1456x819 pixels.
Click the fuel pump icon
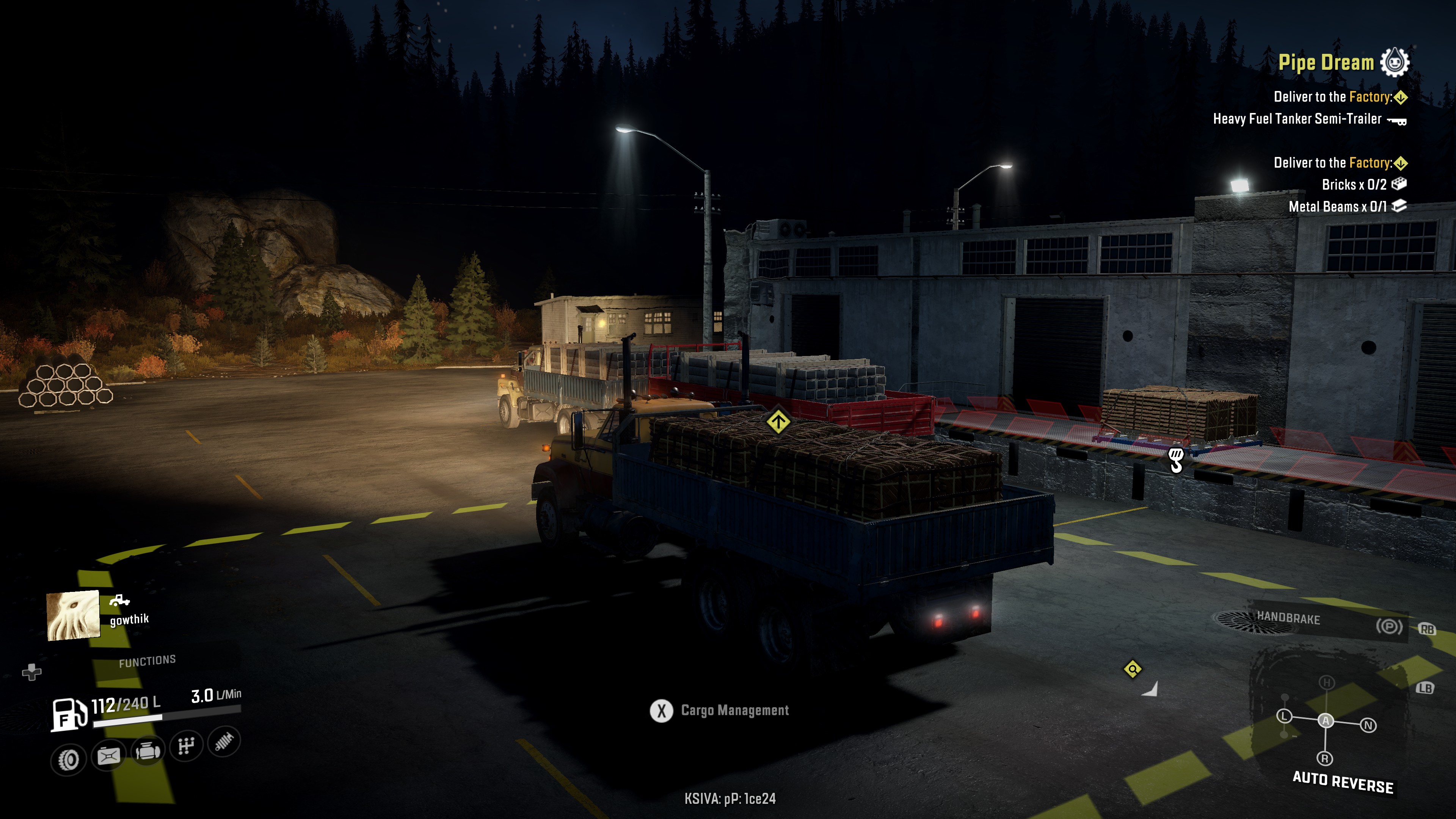(x=69, y=714)
